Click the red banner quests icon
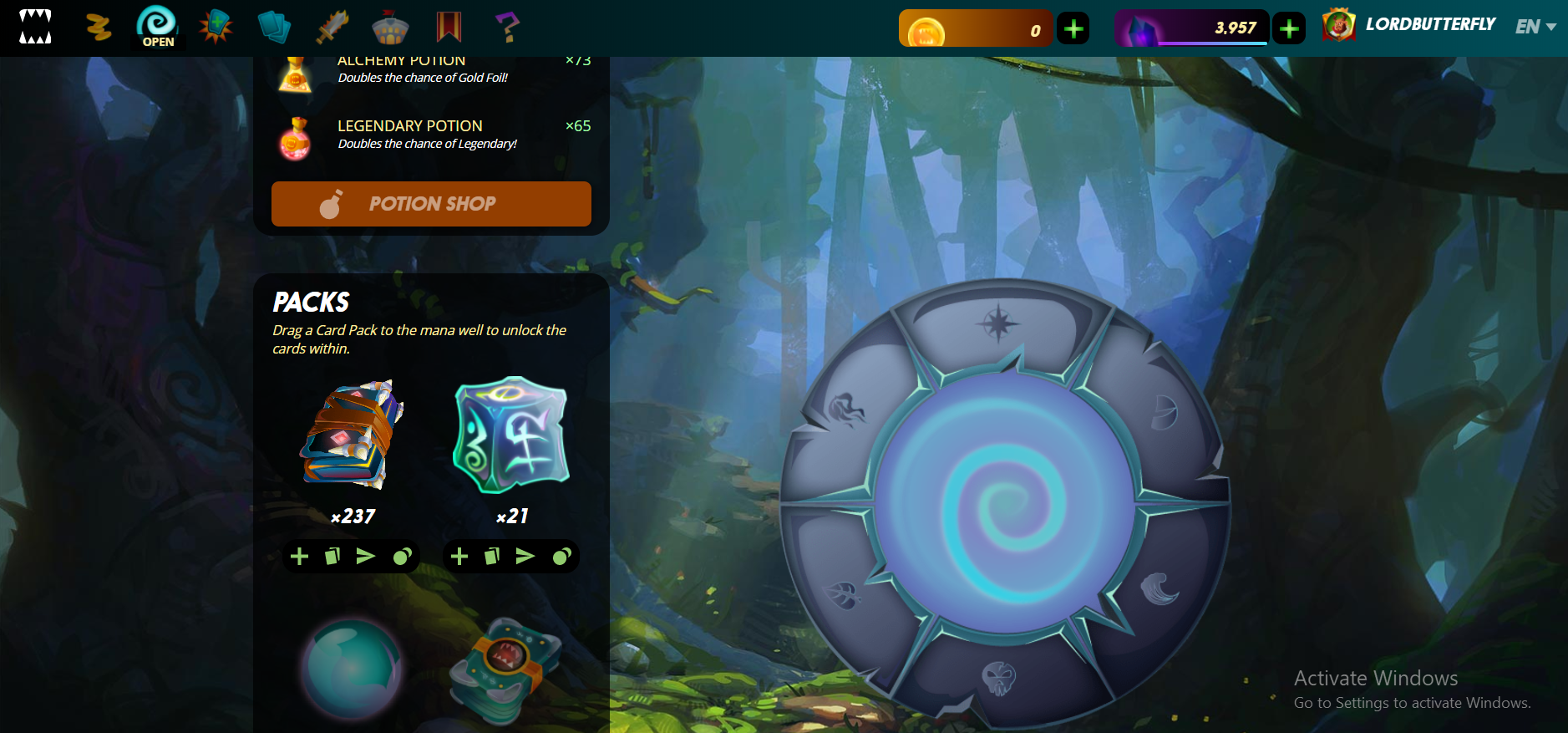This screenshot has width=1568, height=733. pyautogui.click(x=449, y=25)
